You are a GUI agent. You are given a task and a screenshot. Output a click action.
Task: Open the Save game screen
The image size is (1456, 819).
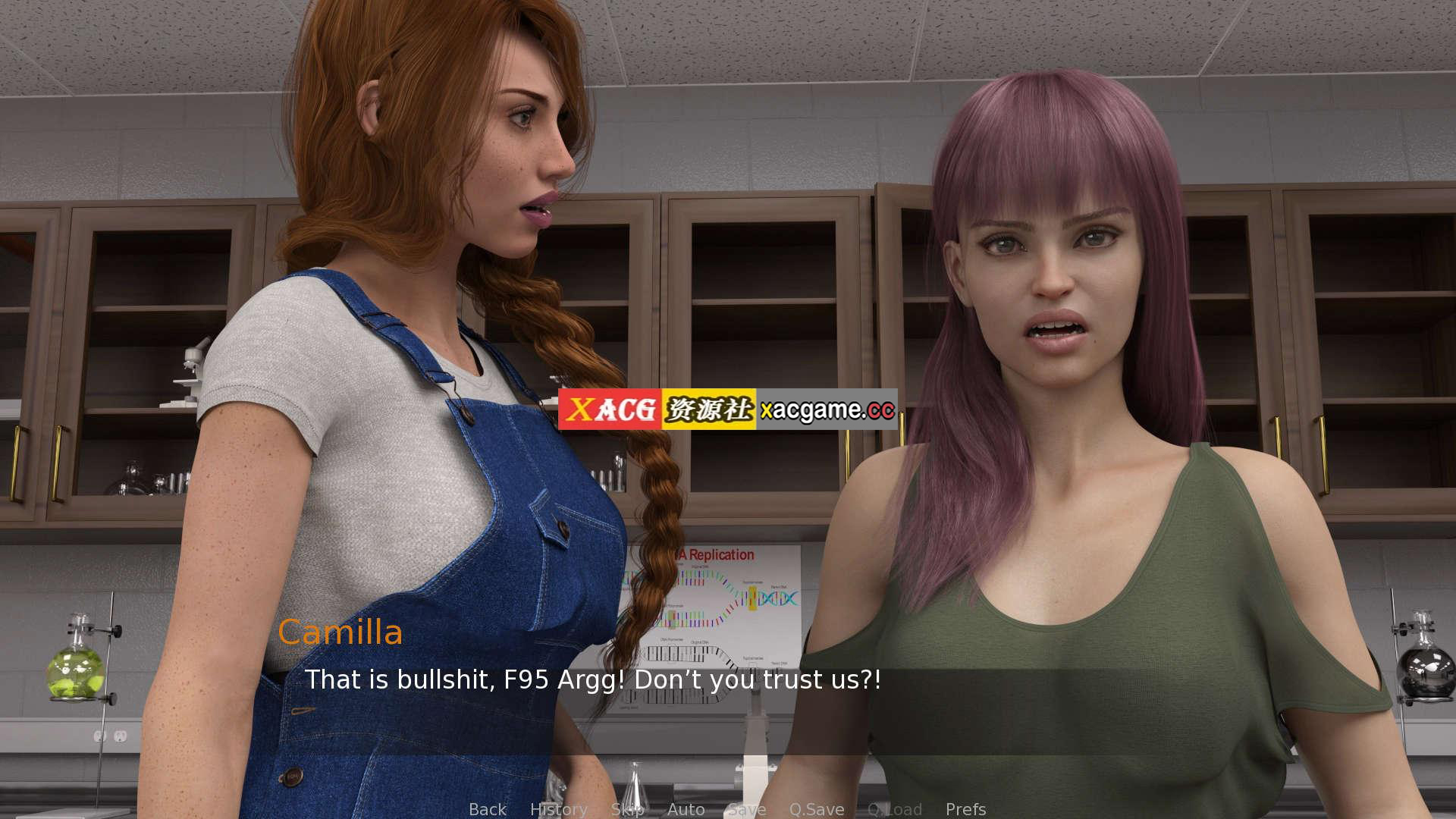(746, 809)
